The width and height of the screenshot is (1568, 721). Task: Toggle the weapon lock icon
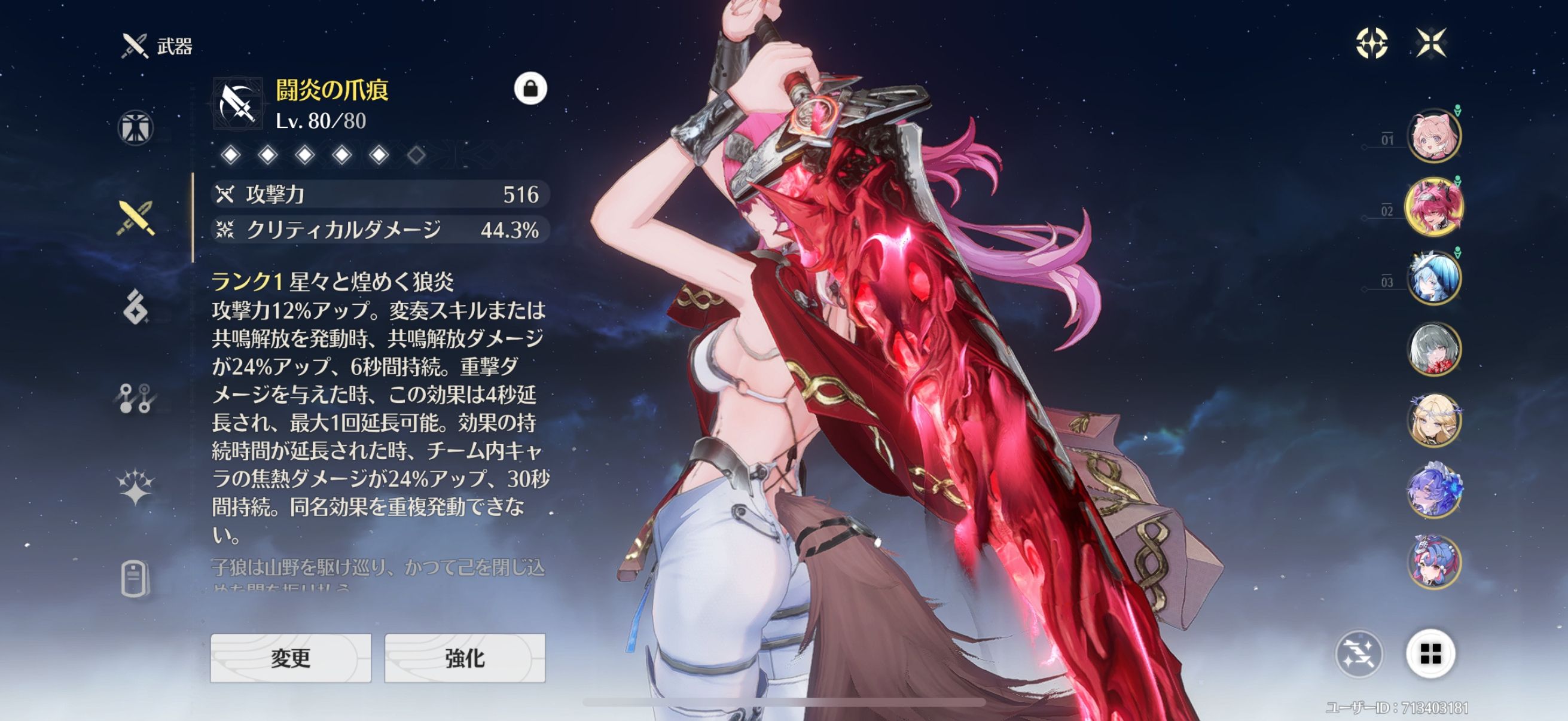point(530,89)
